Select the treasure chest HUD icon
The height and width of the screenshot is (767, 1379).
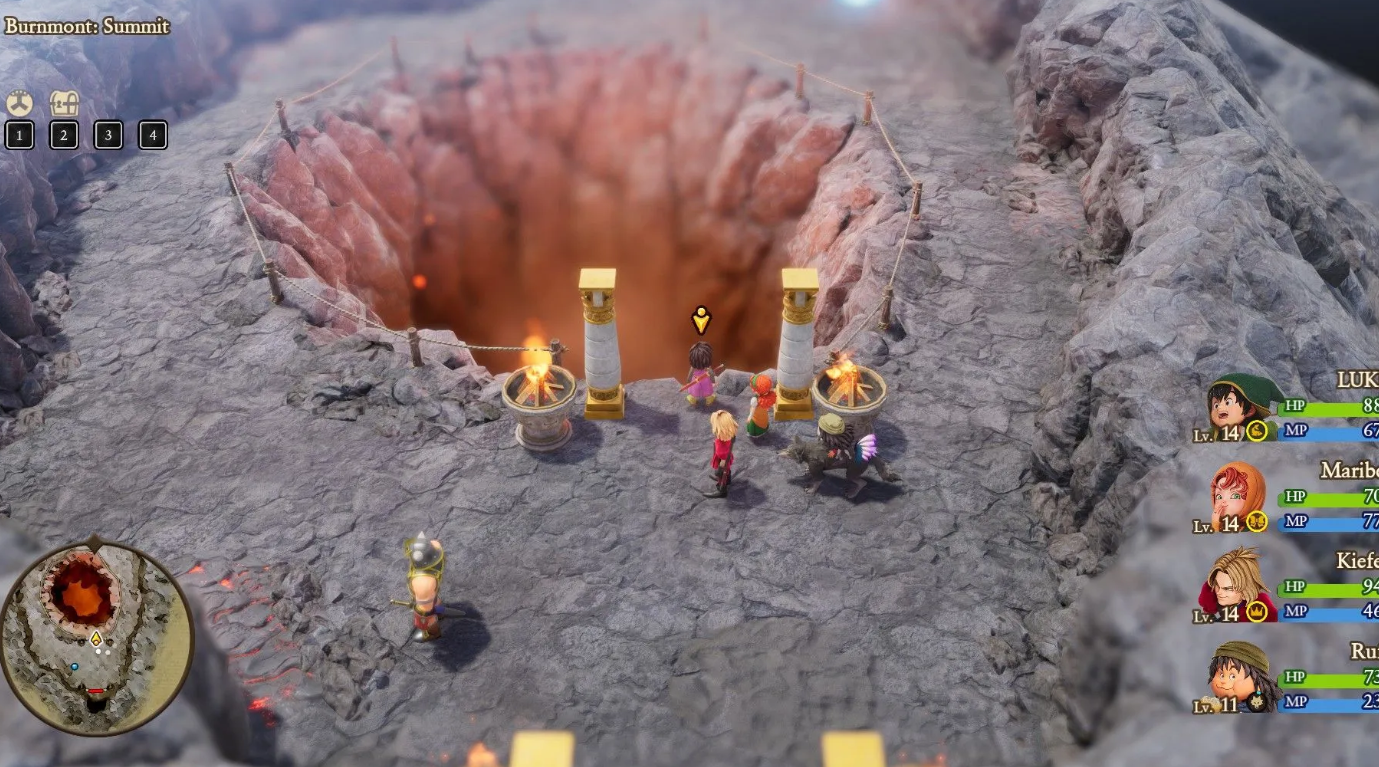pyautogui.click(x=64, y=102)
